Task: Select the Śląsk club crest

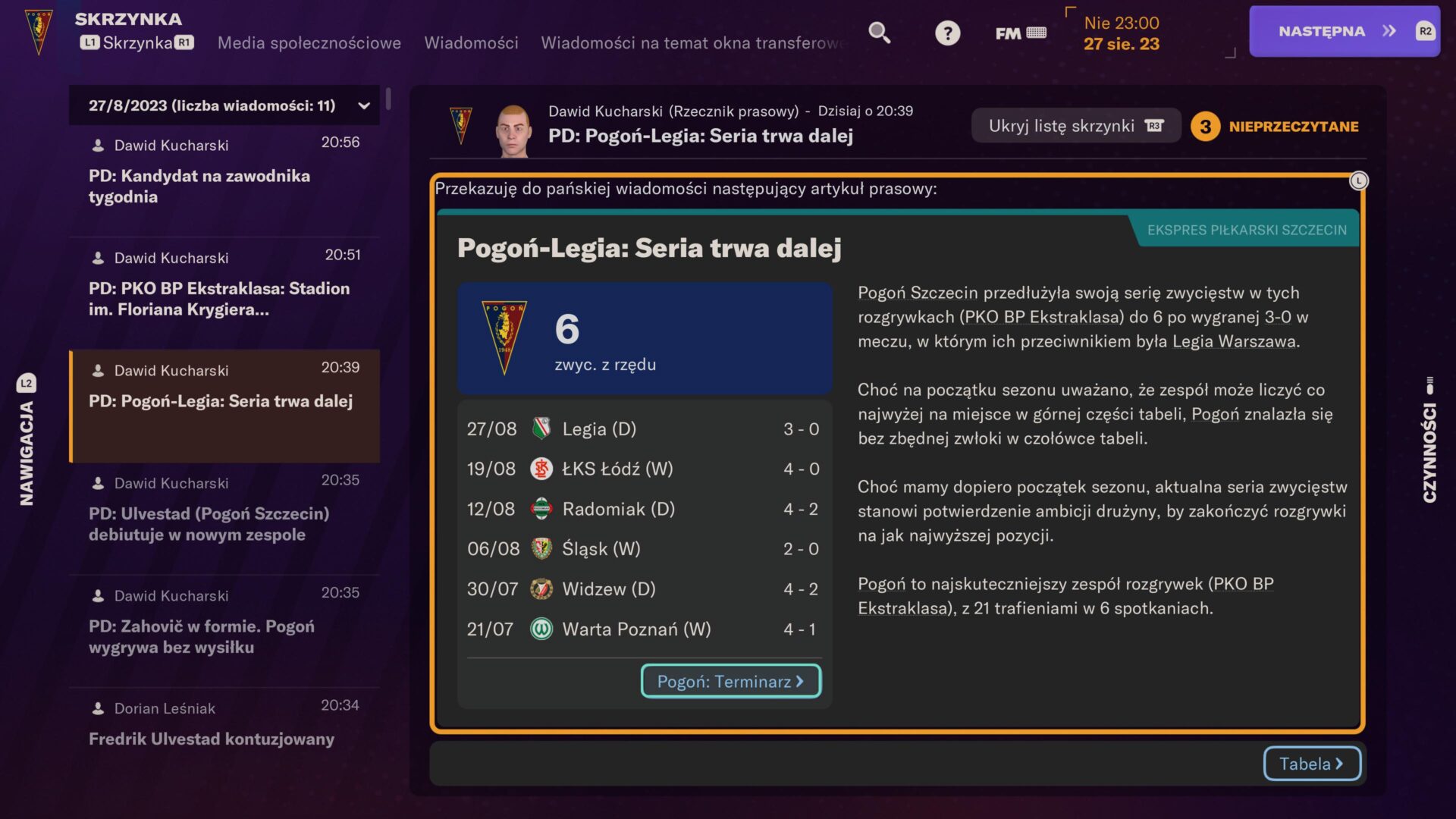Action: 542,548
